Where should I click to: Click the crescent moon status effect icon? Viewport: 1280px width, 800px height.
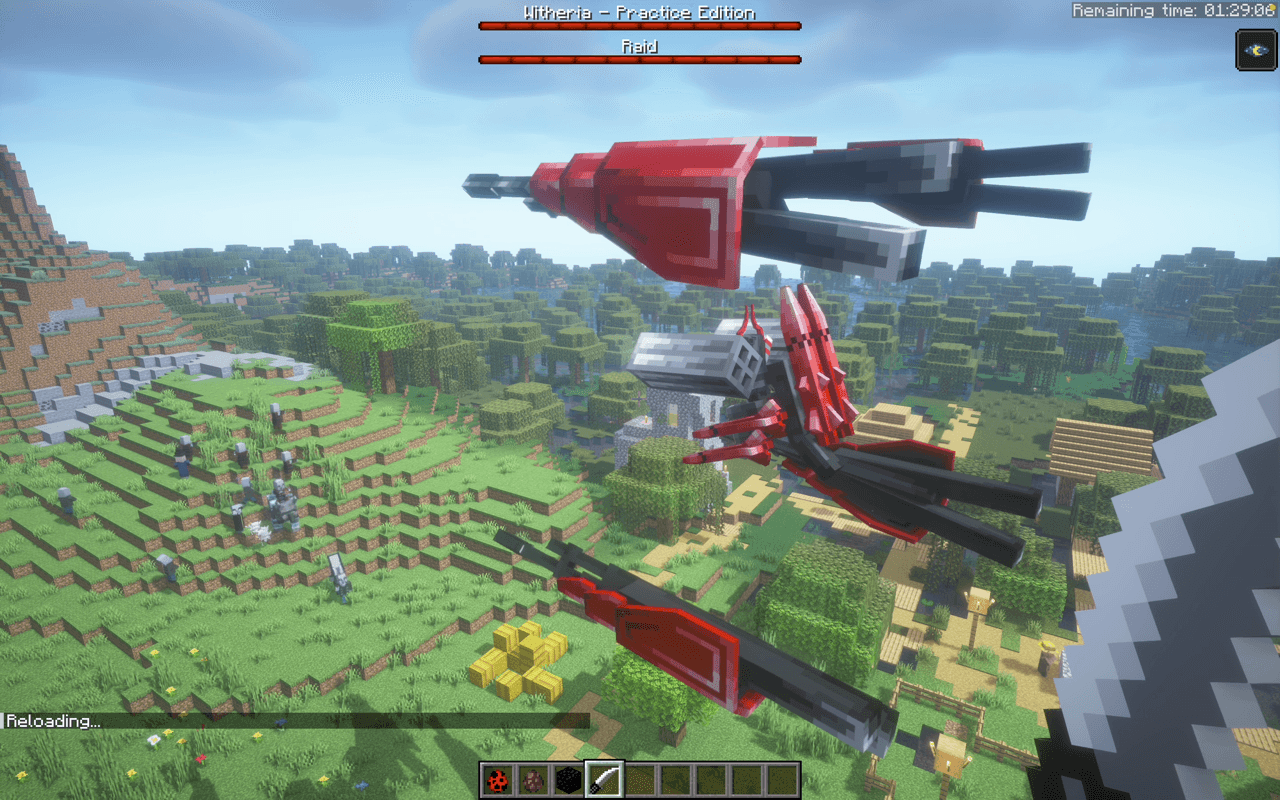point(1255,50)
